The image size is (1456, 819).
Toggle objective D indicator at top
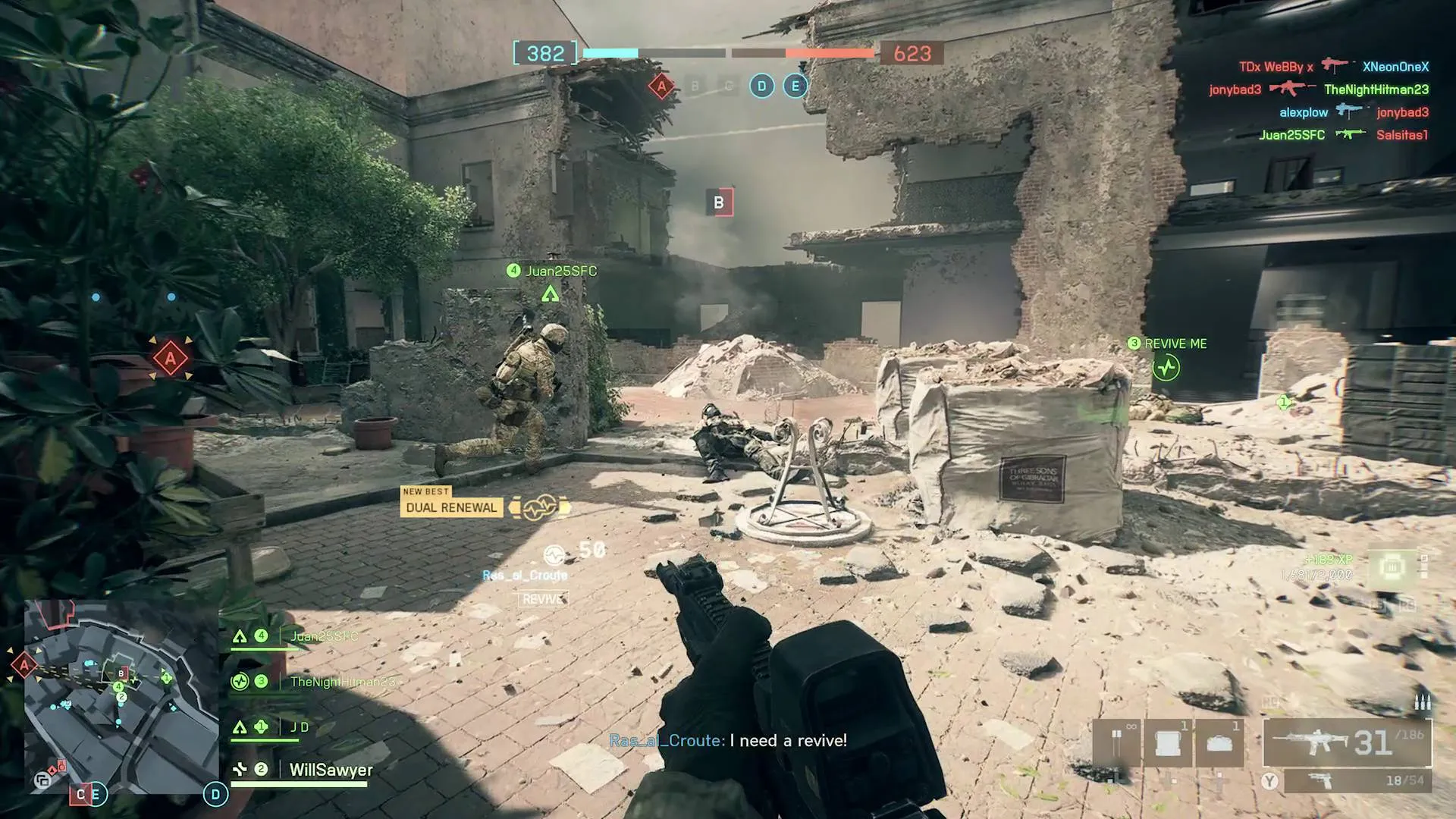761,86
